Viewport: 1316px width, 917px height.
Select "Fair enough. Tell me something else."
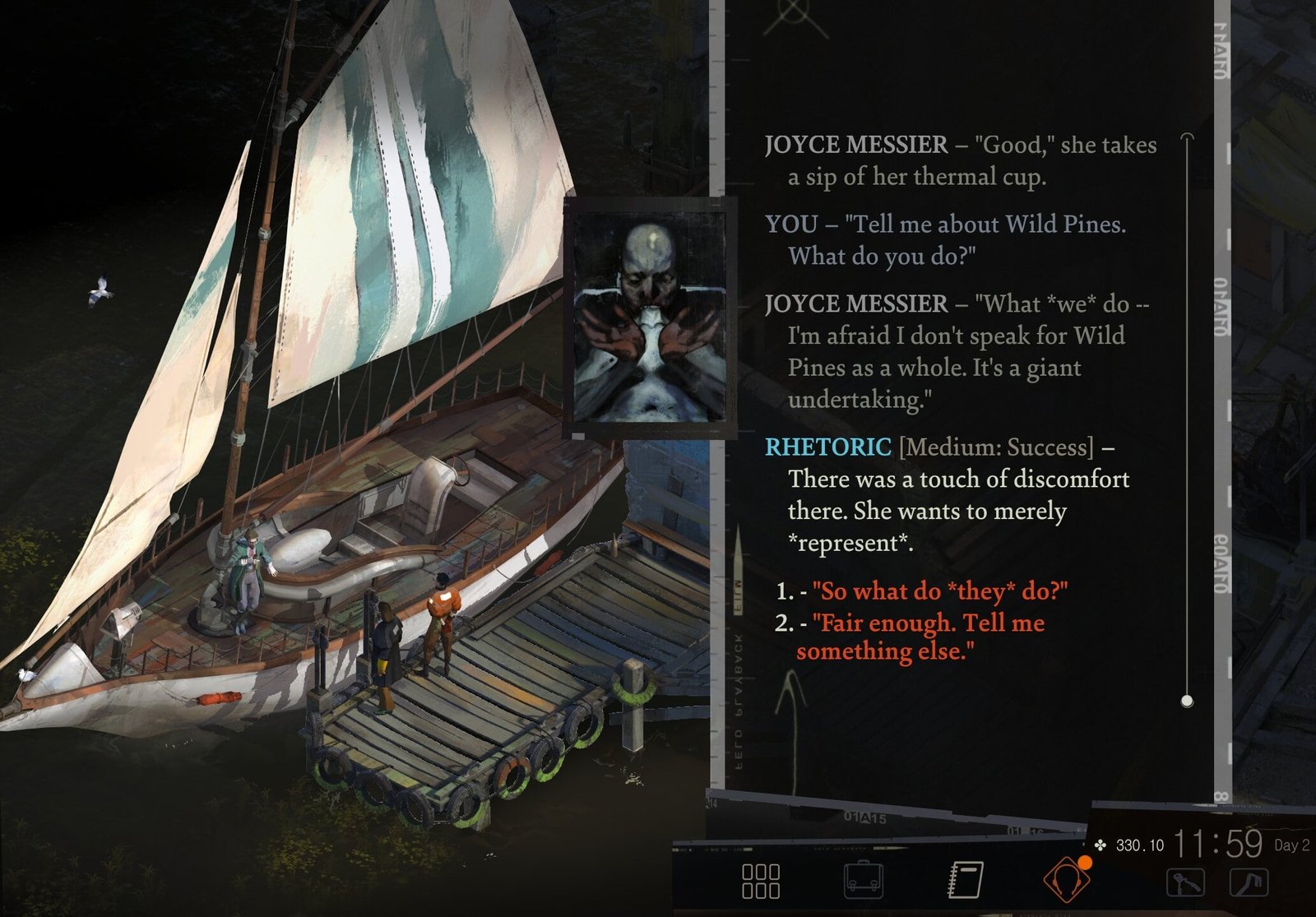(928, 637)
